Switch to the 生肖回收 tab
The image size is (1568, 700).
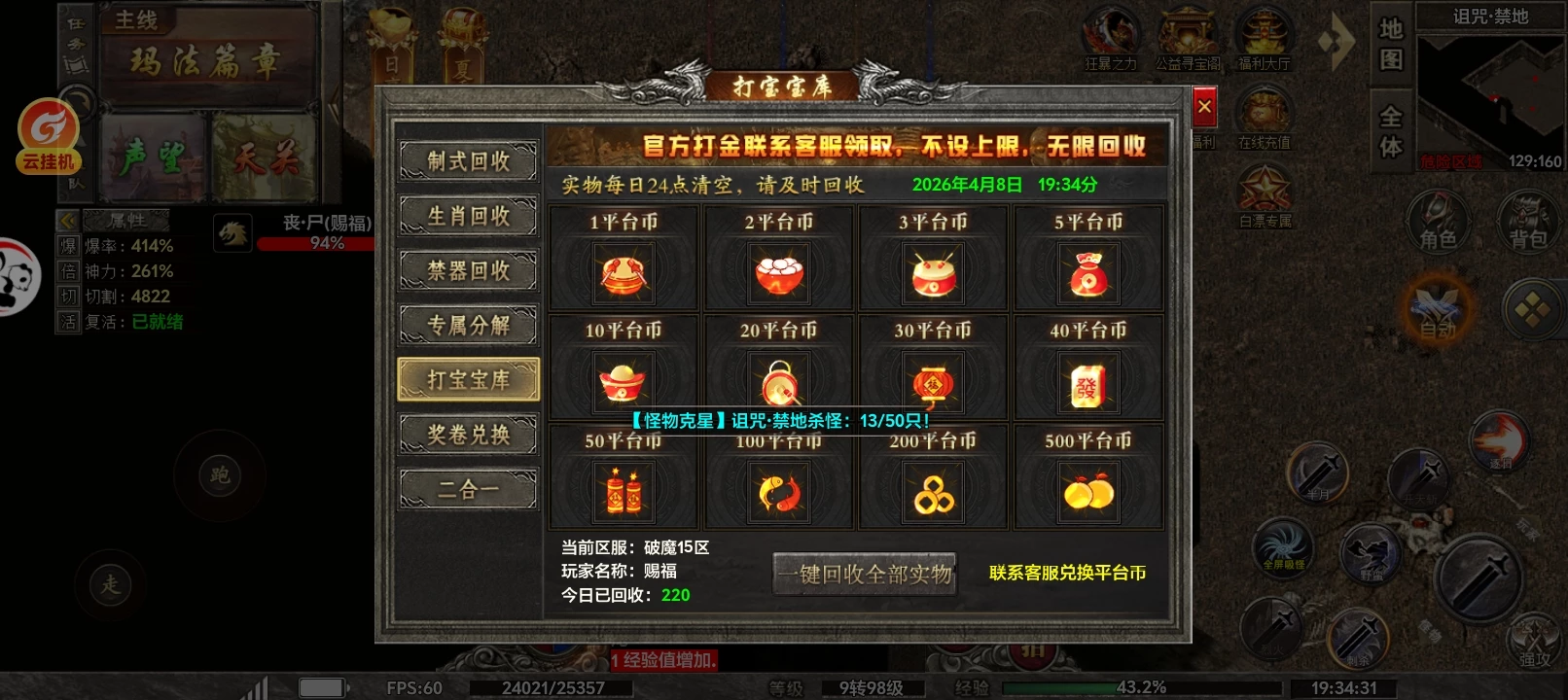468,216
